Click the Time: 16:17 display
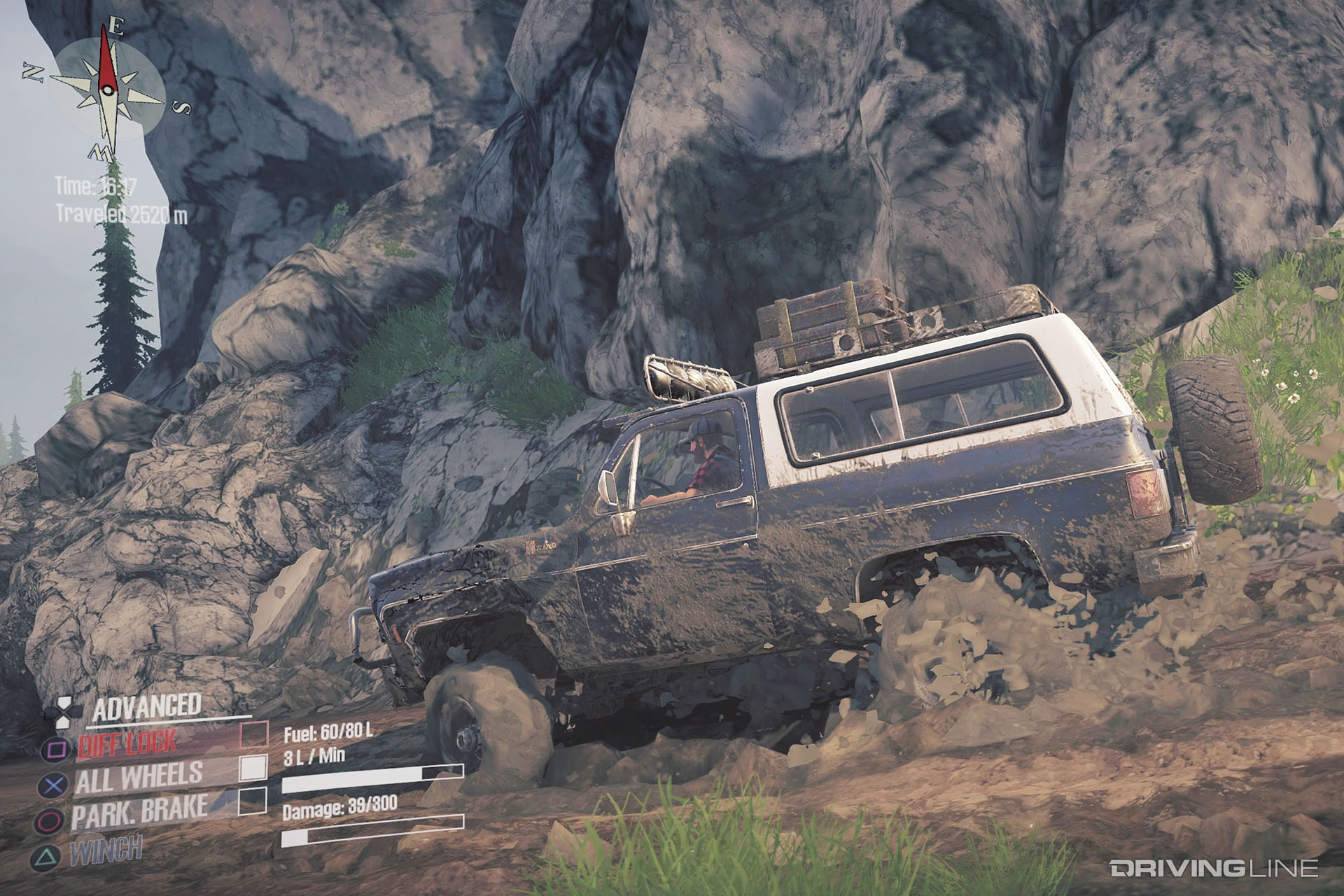 [x=98, y=185]
